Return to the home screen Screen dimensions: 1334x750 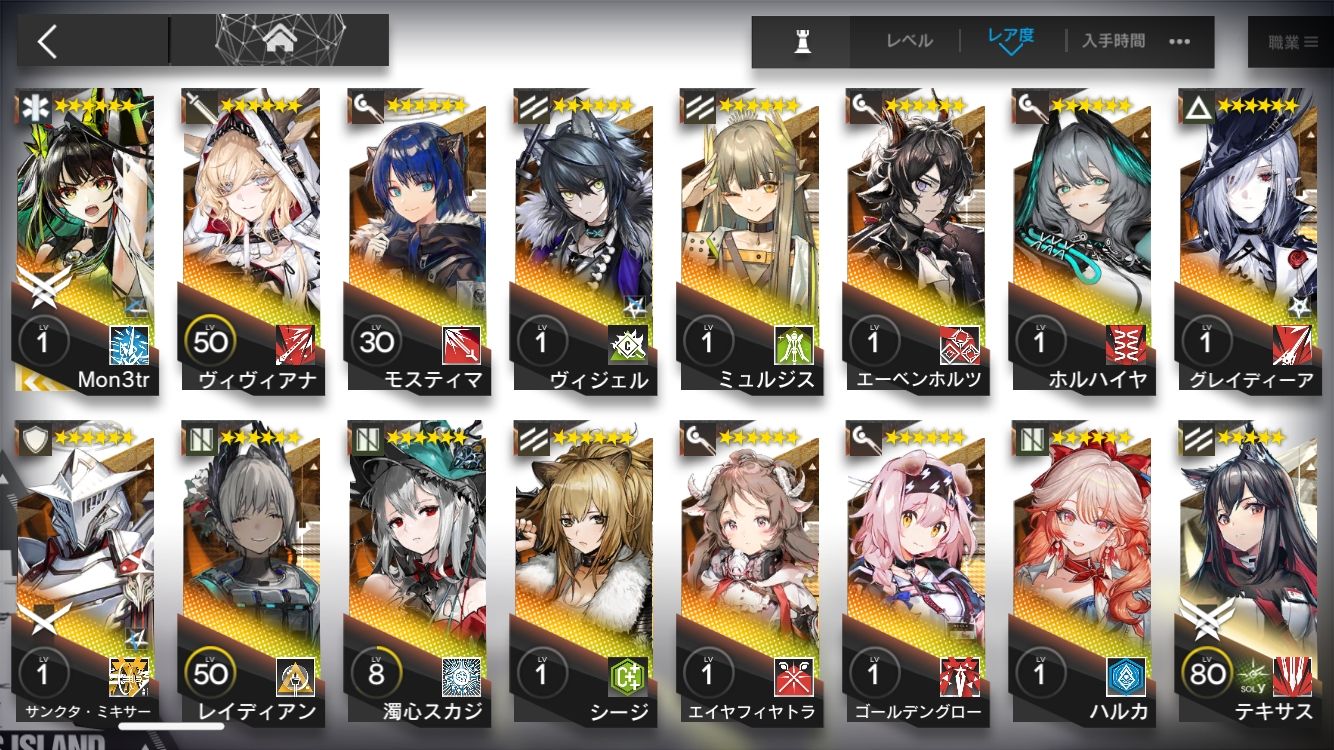(279, 41)
